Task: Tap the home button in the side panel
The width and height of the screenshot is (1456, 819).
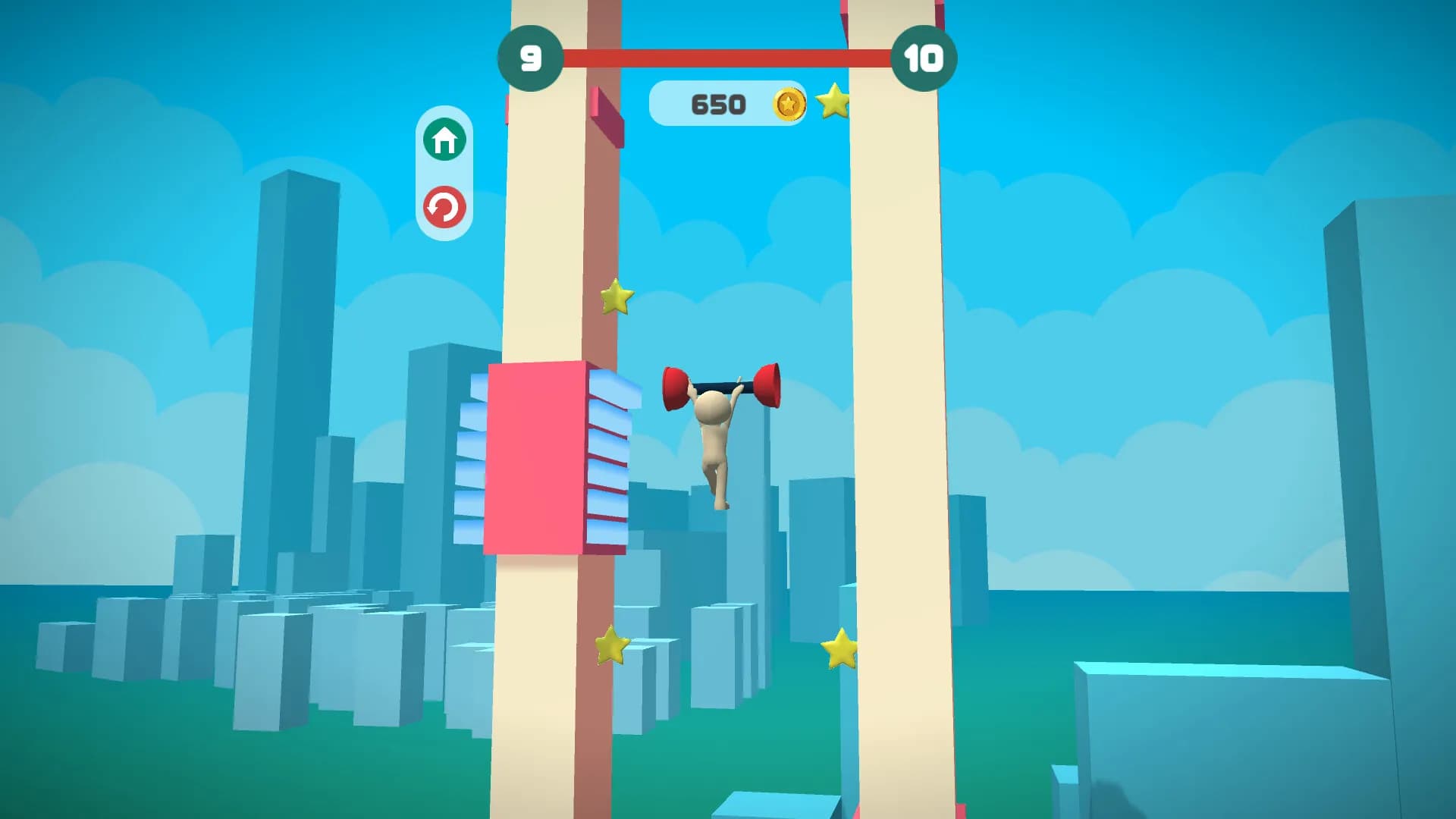Action: pyautogui.click(x=446, y=140)
